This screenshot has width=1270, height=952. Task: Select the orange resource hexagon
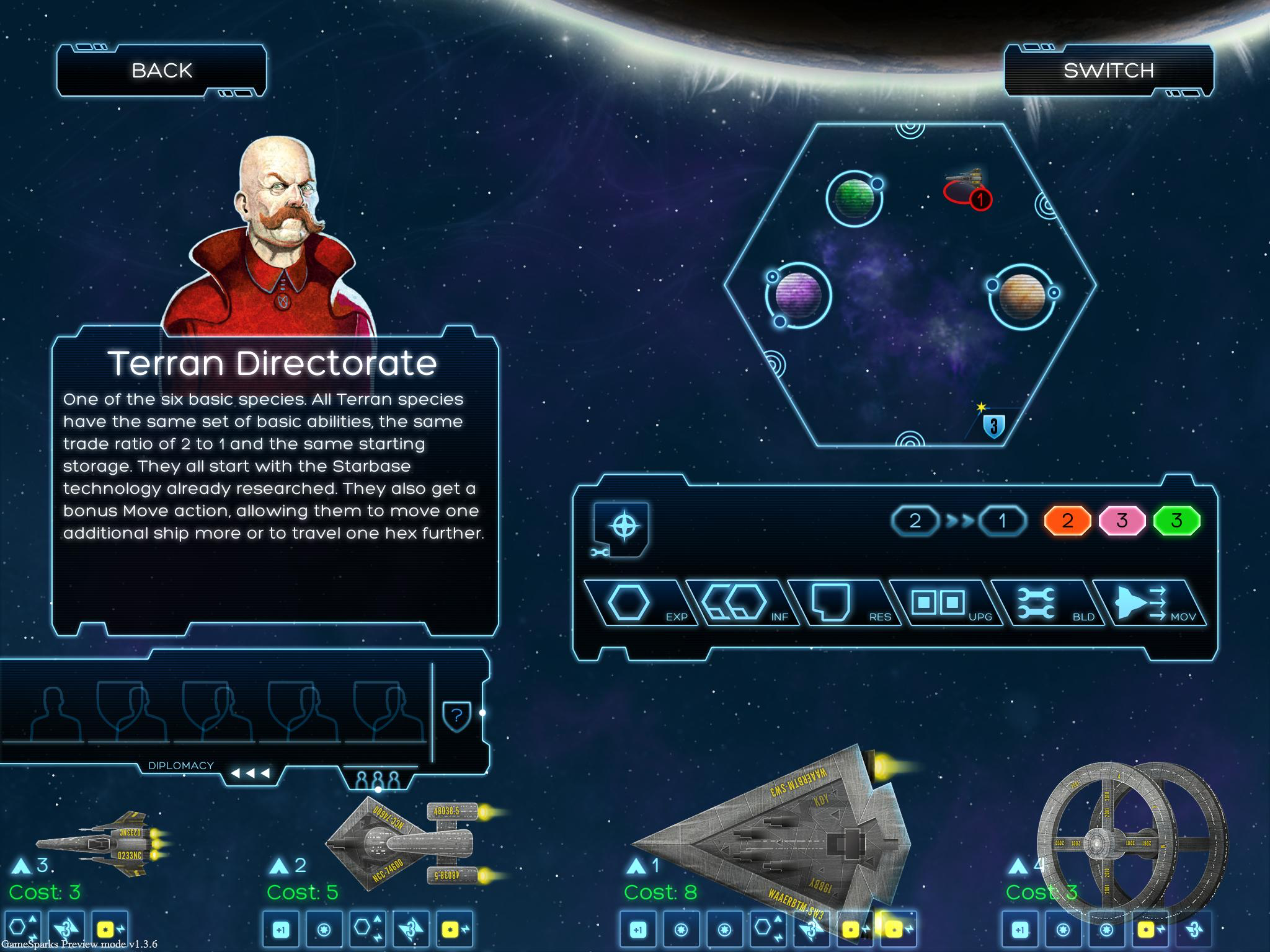1067,521
